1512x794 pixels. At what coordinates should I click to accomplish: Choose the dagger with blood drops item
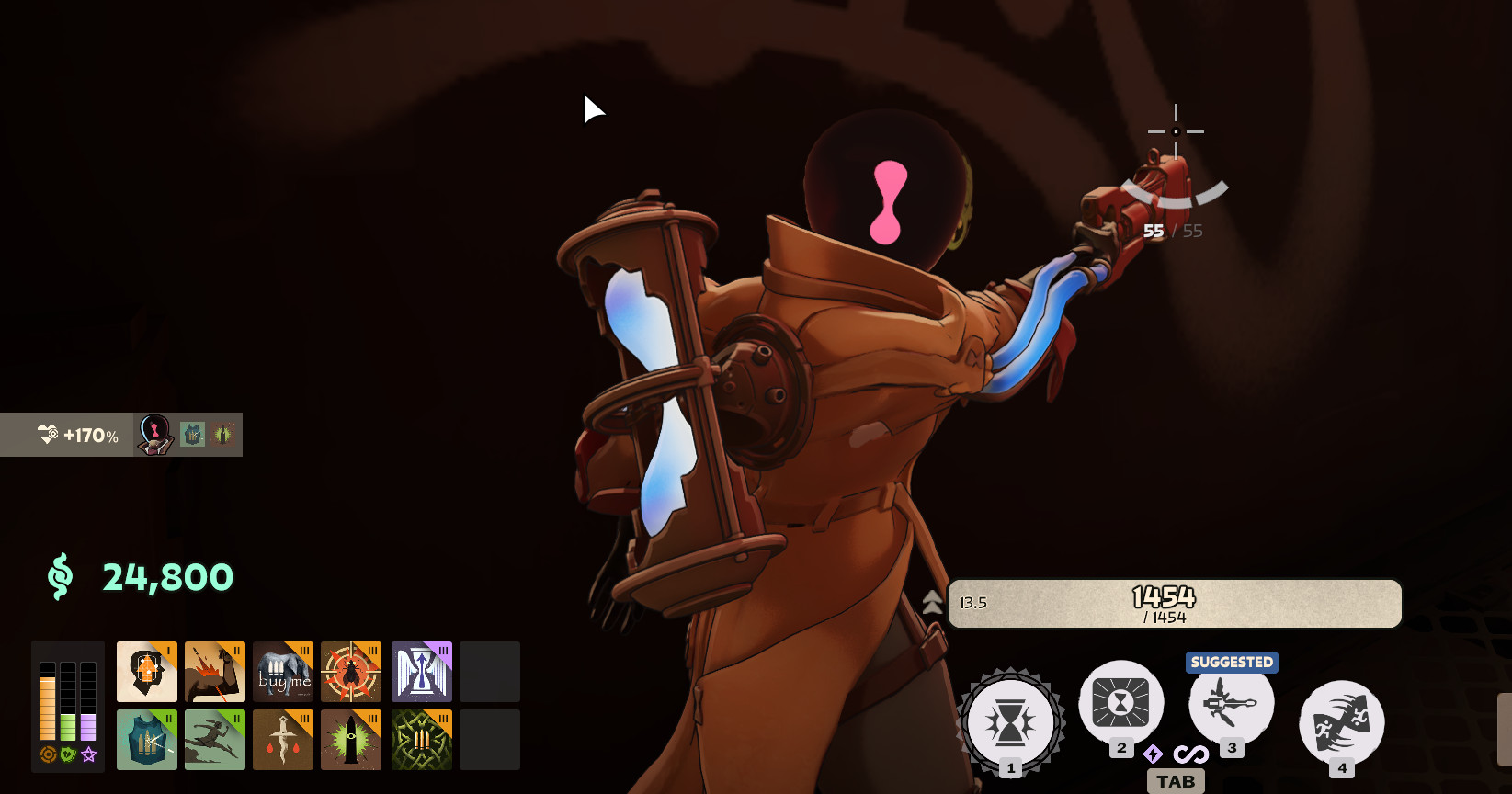(283, 740)
